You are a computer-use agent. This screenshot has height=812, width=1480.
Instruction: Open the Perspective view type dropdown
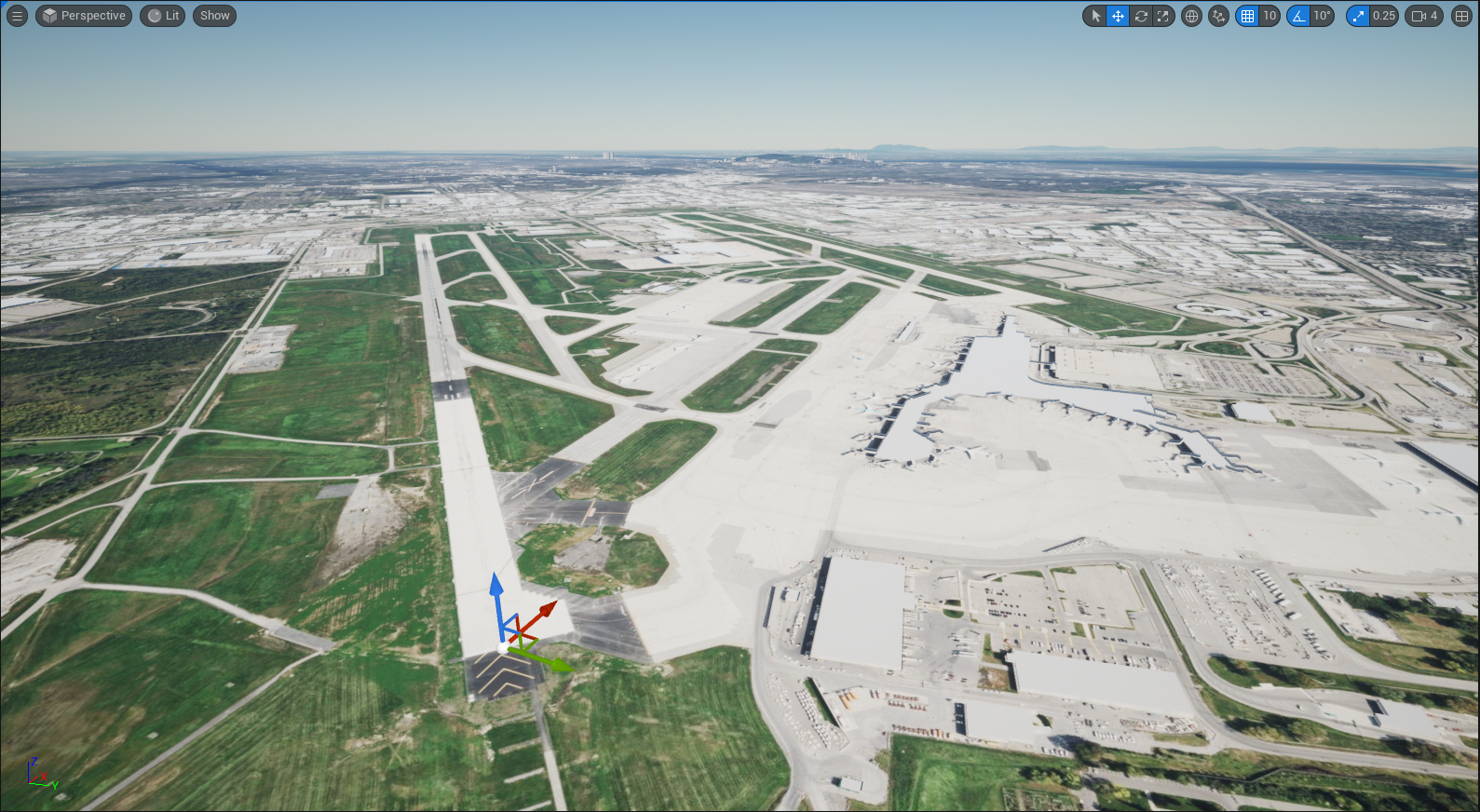(84, 16)
